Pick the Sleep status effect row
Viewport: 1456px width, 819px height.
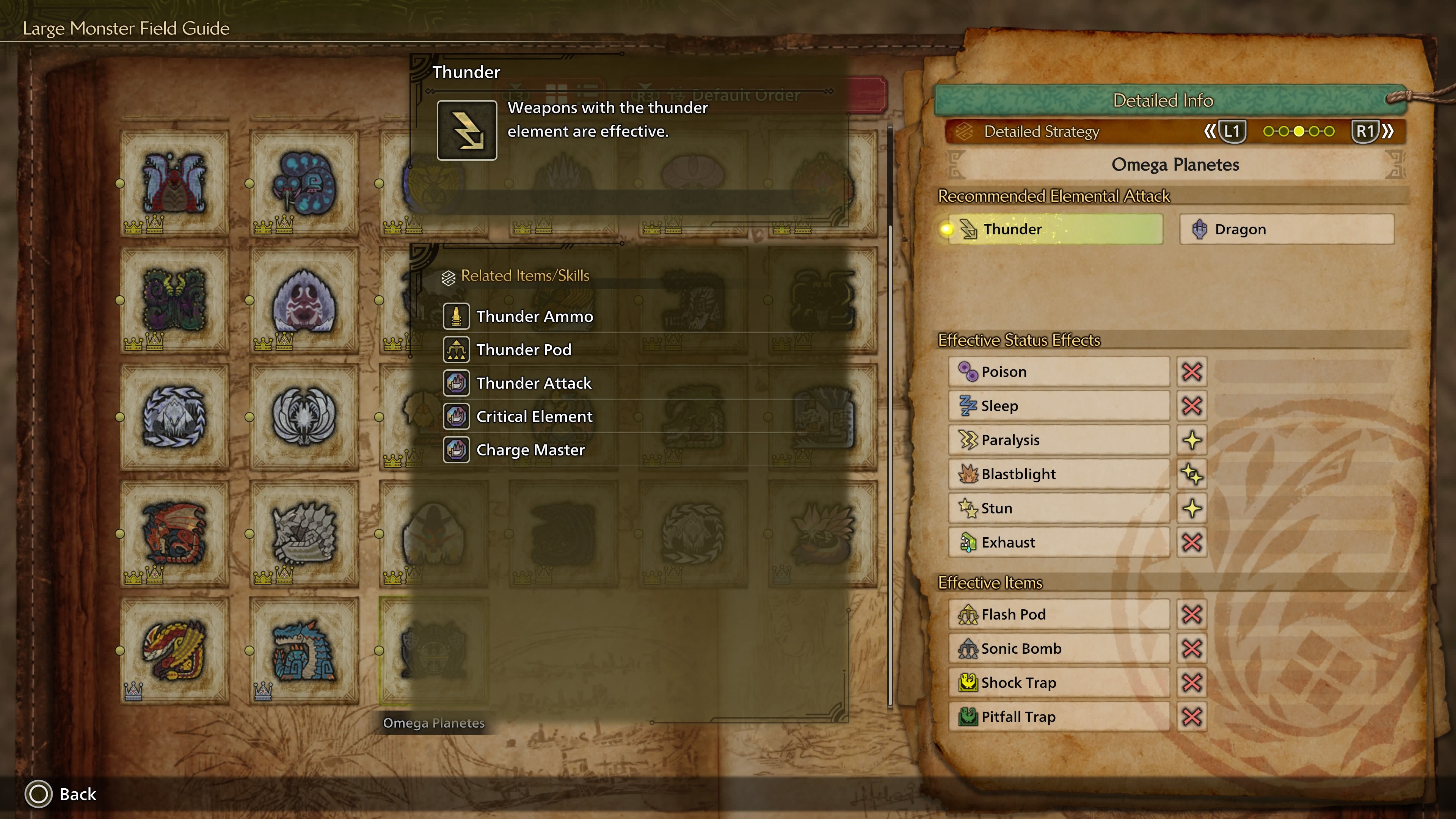coord(1058,406)
